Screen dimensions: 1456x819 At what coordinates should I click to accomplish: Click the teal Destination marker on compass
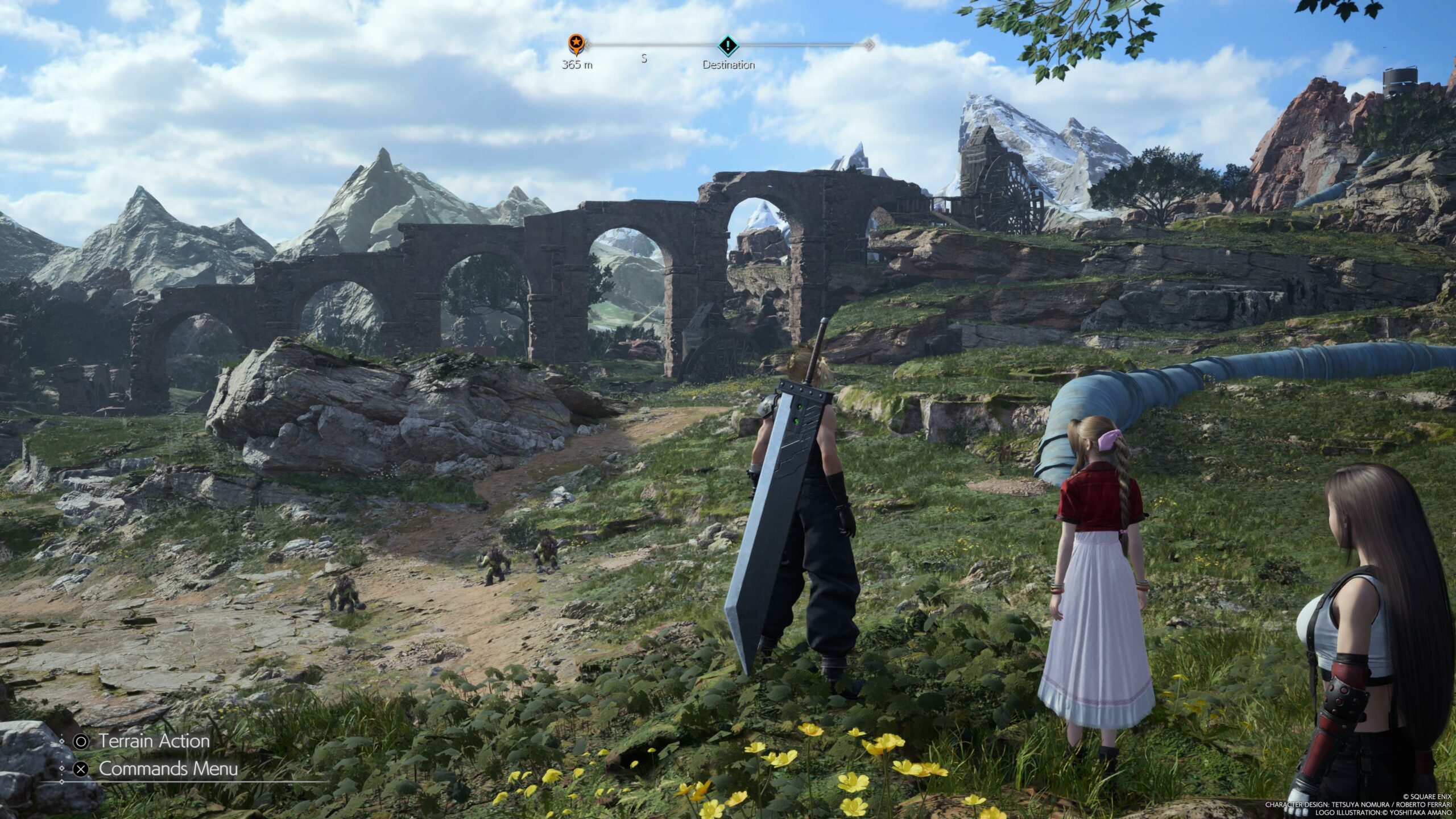pyautogui.click(x=727, y=45)
